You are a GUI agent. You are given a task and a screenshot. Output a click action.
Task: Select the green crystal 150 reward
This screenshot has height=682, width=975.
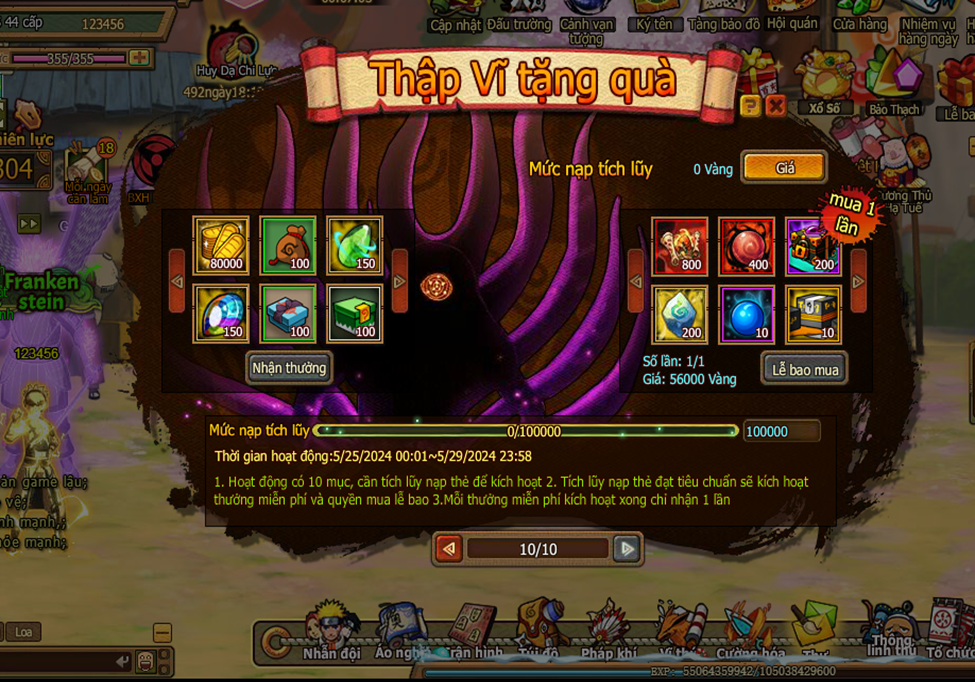tap(354, 245)
